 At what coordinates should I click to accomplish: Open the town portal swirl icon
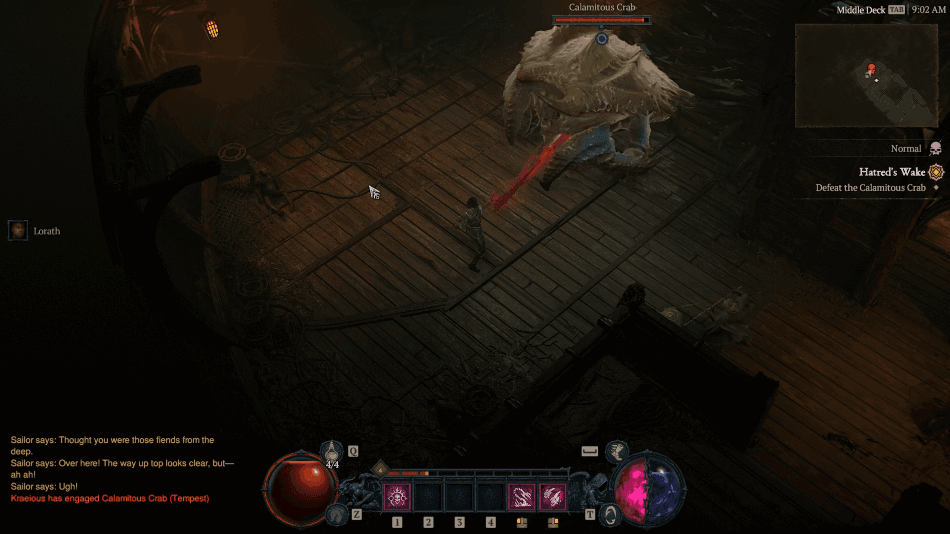(611, 515)
